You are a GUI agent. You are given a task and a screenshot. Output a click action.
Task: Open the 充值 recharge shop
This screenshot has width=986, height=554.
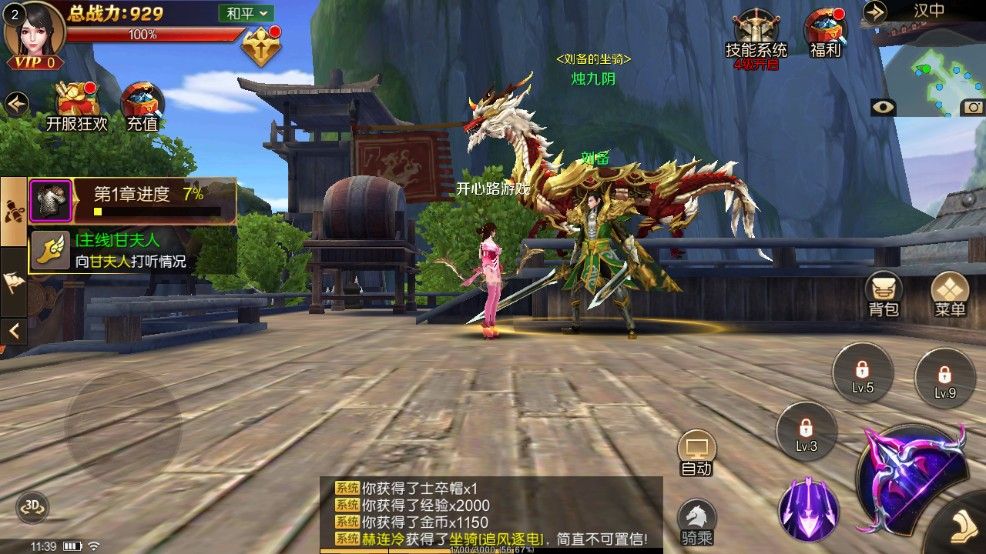142,107
